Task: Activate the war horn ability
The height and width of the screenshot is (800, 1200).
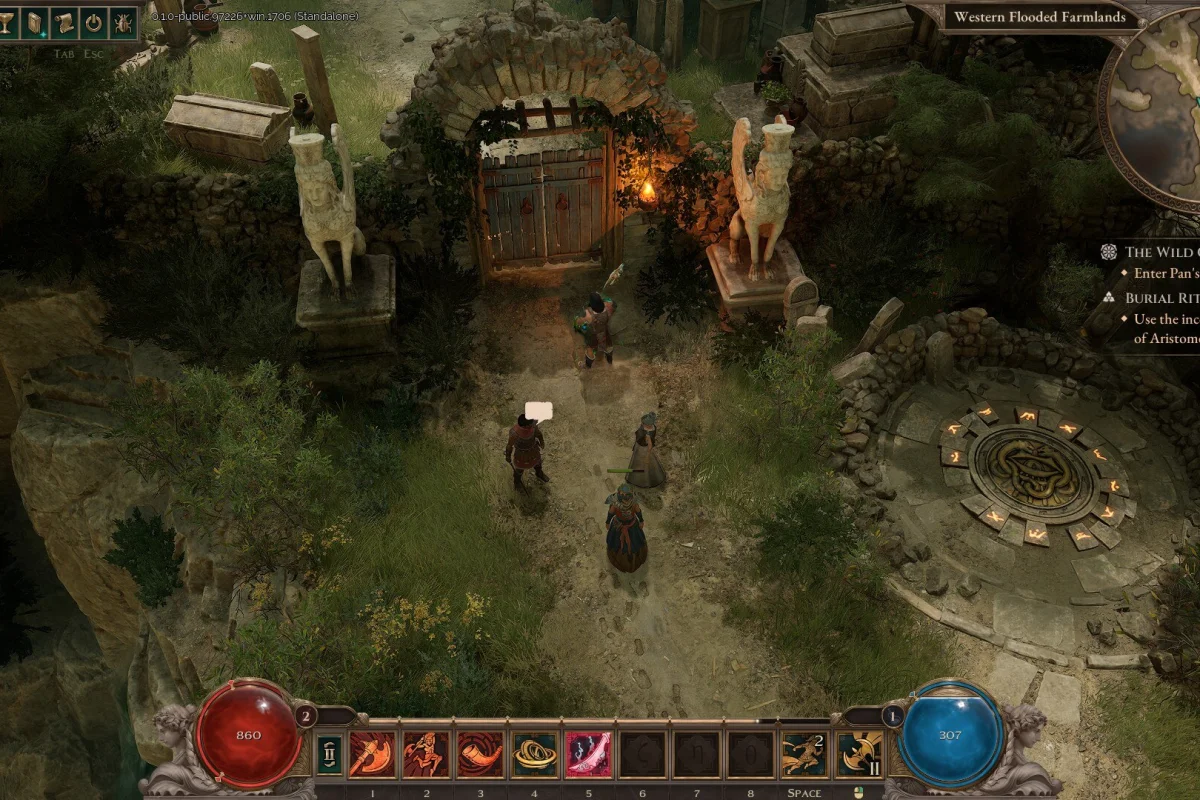Action: [480, 754]
